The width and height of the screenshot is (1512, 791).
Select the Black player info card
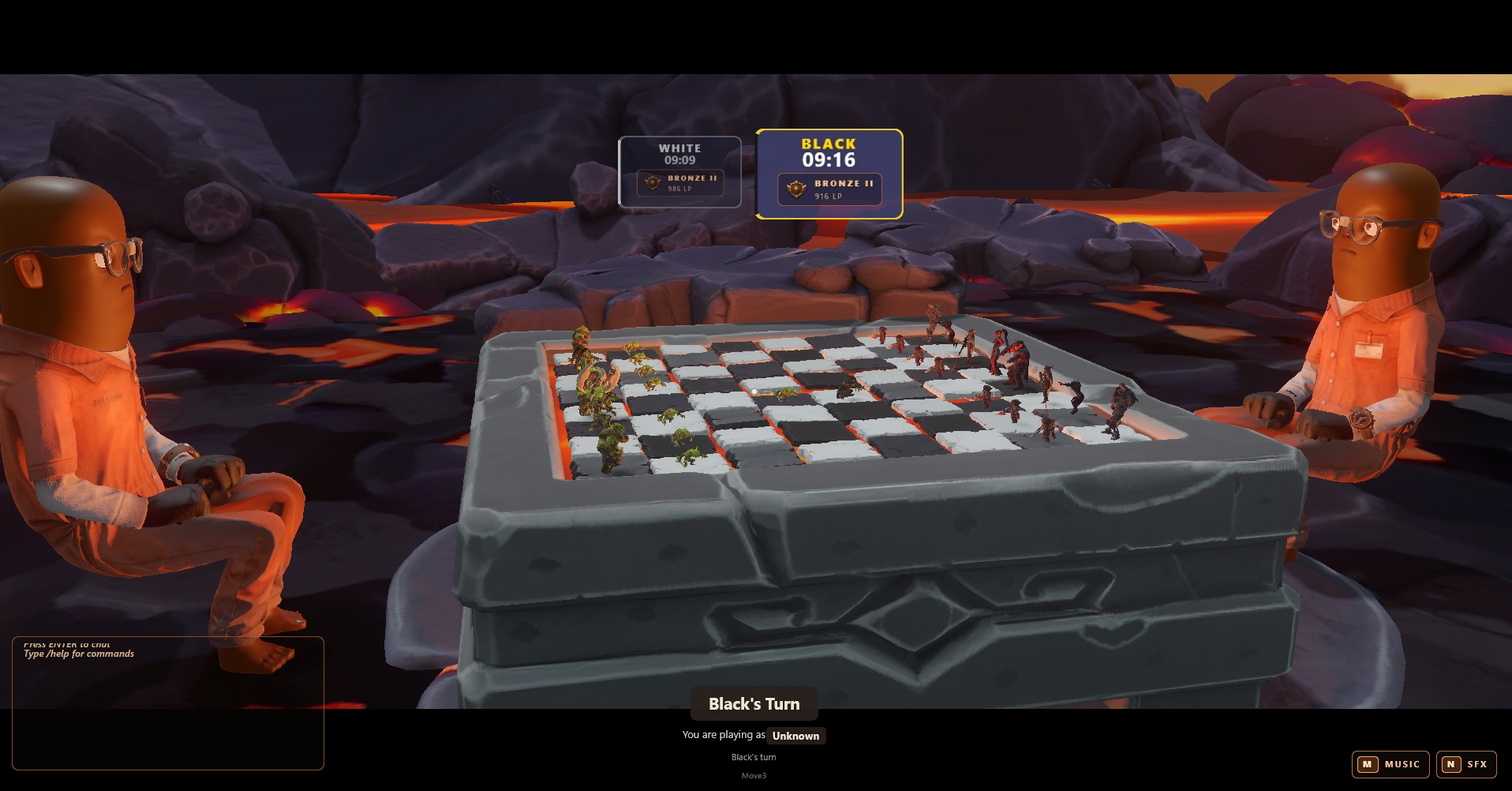click(x=829, y=174)
